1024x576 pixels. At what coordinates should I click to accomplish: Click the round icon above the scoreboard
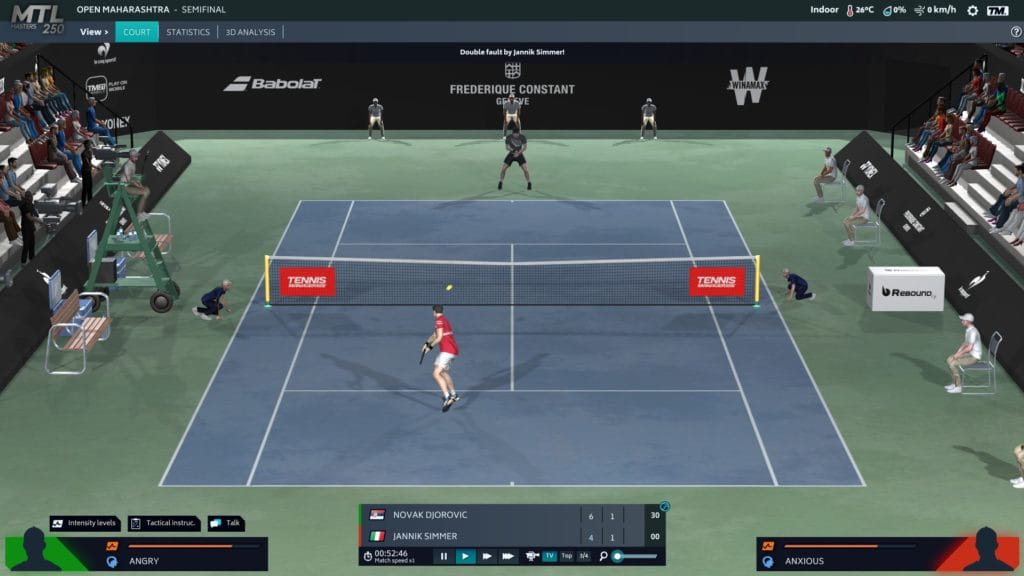pos(664,507)
